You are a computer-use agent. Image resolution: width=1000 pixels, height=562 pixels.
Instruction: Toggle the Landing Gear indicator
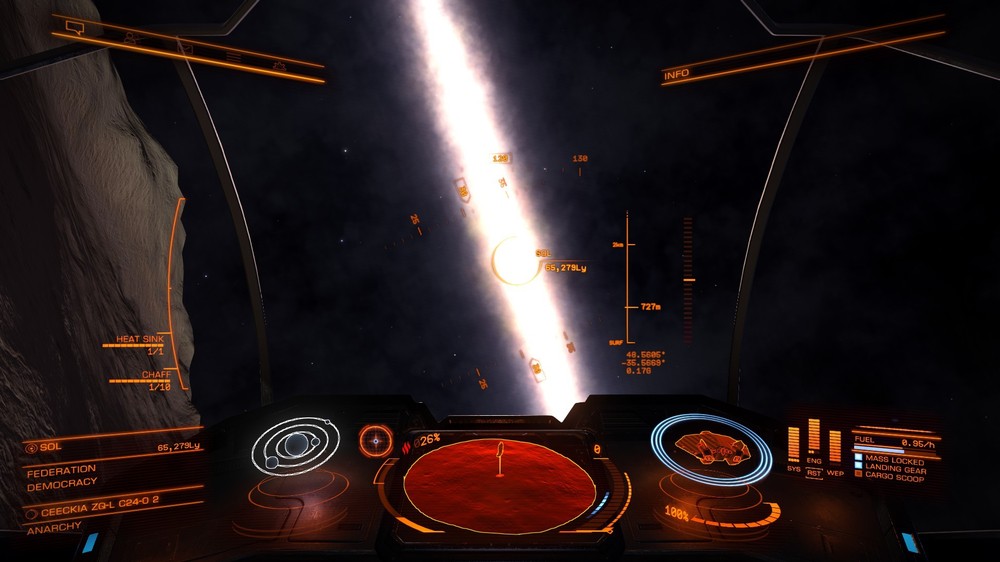(x=895, y=469)
